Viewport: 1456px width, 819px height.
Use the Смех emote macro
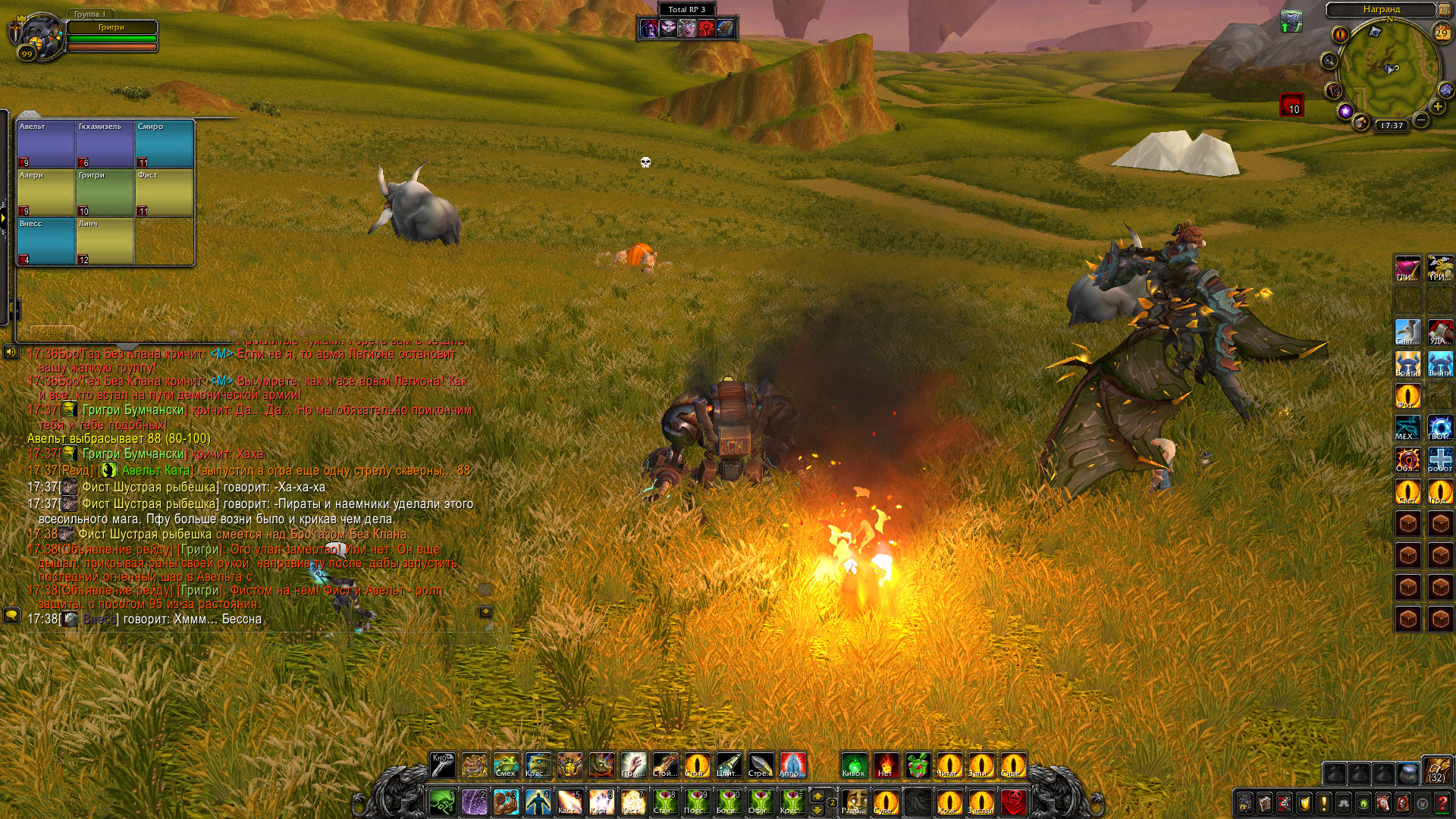click(x=506, y=765)
